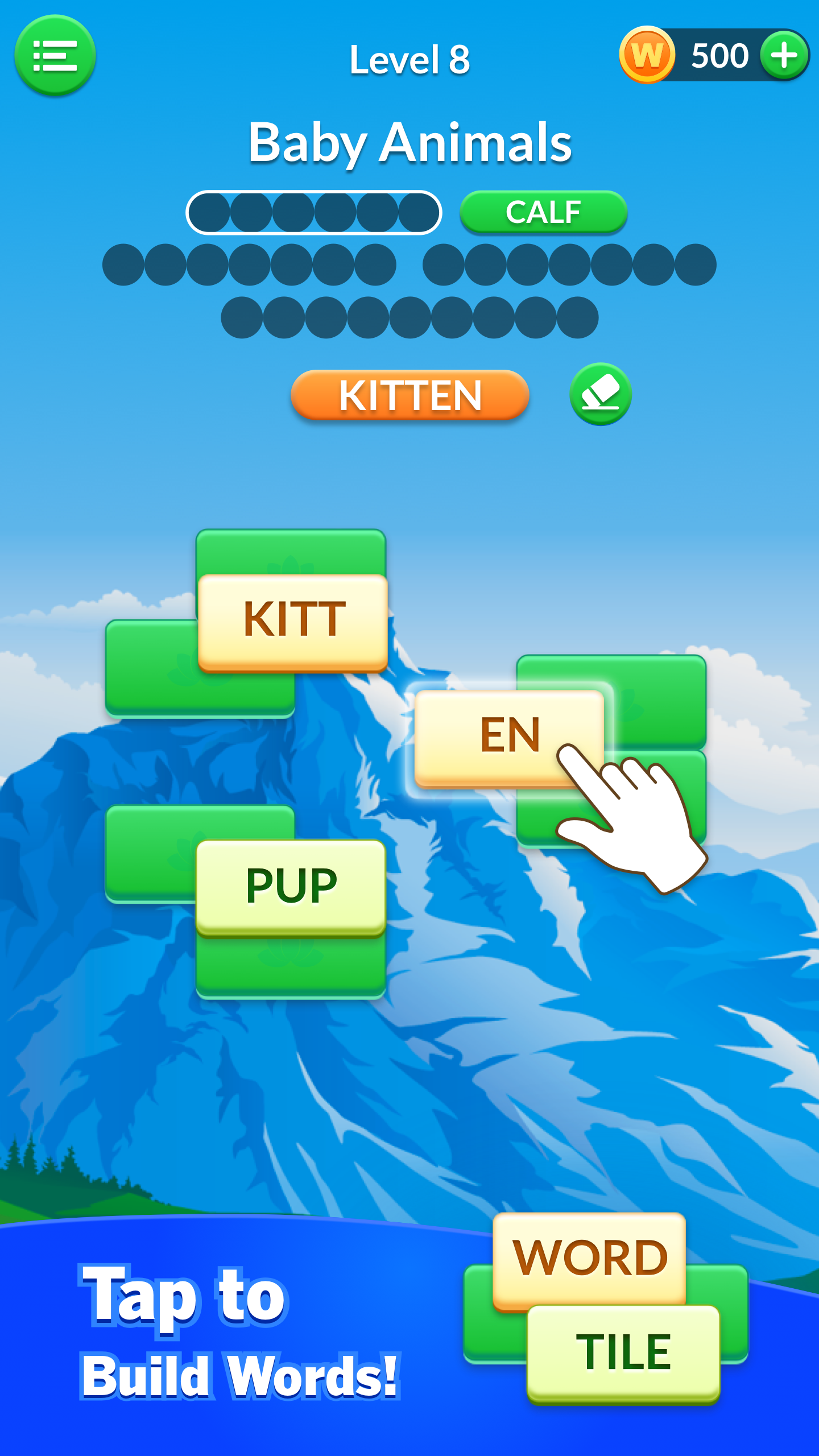Viewport: 819px width, 1456px height.
Task: Open the level list menu
Action: pos(56,57)
